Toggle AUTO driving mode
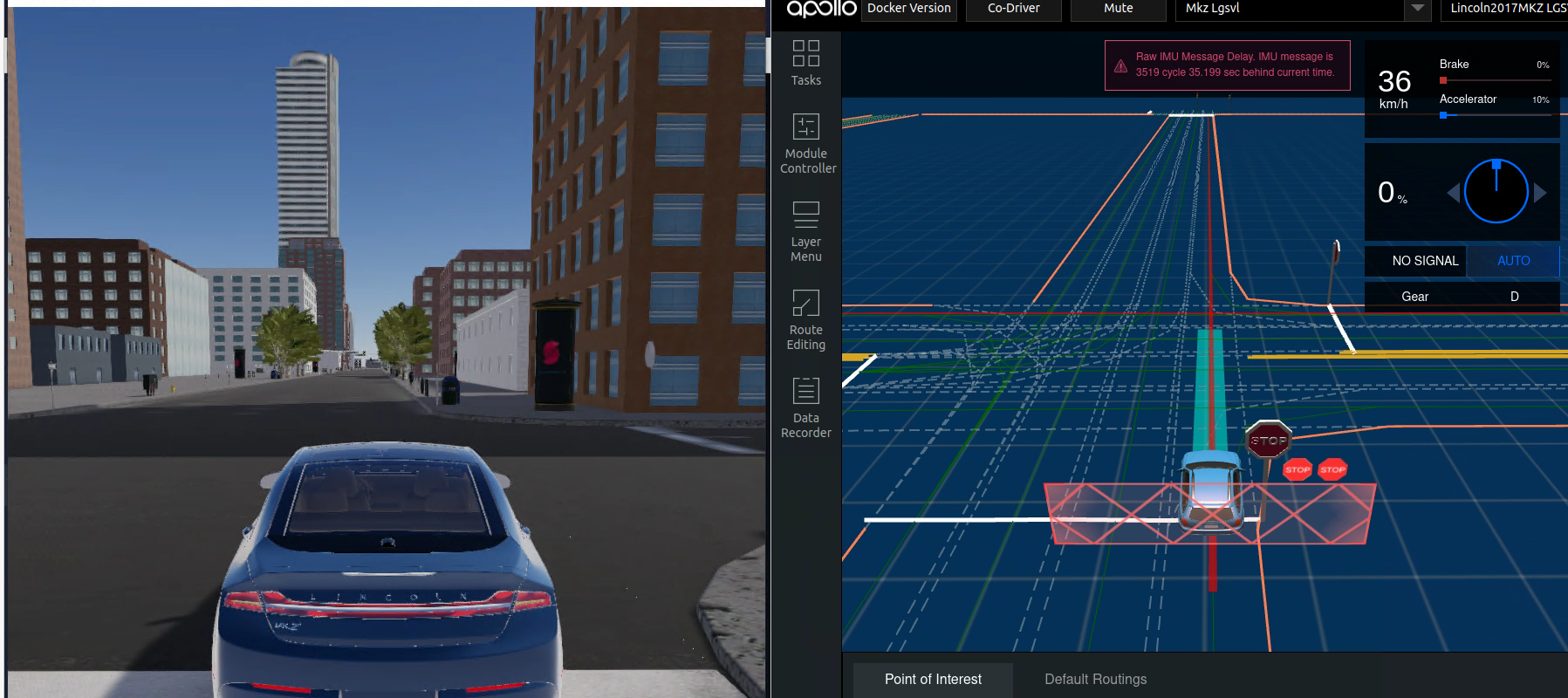 1513,260
